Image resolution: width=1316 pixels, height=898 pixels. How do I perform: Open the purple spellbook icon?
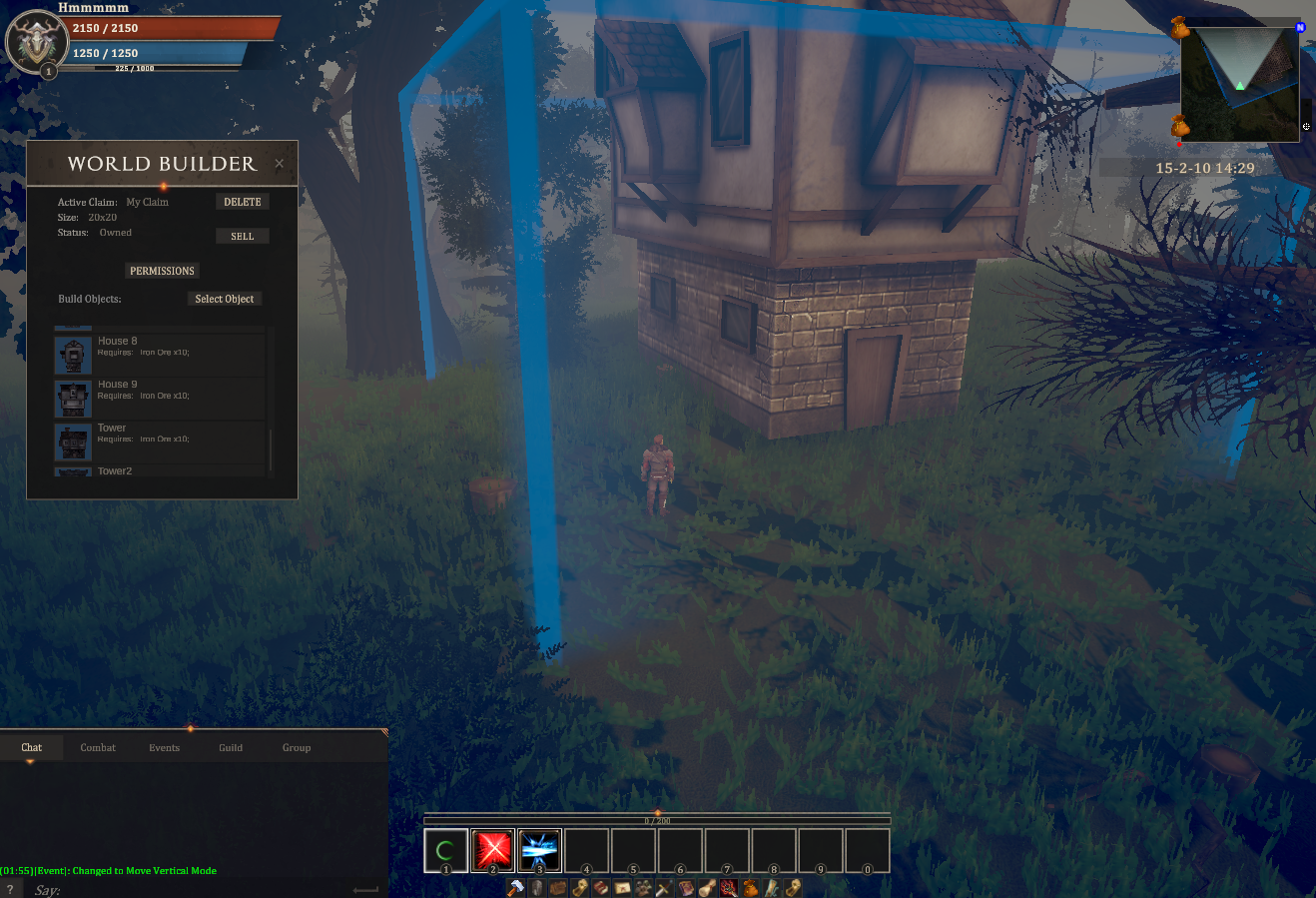685,887
